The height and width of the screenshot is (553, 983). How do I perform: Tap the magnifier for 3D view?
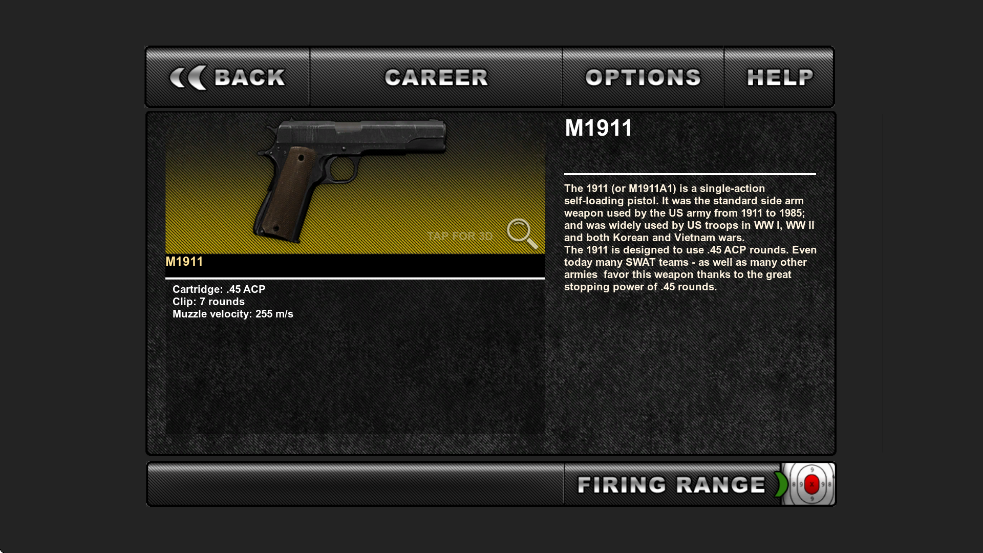pos(521,233)
